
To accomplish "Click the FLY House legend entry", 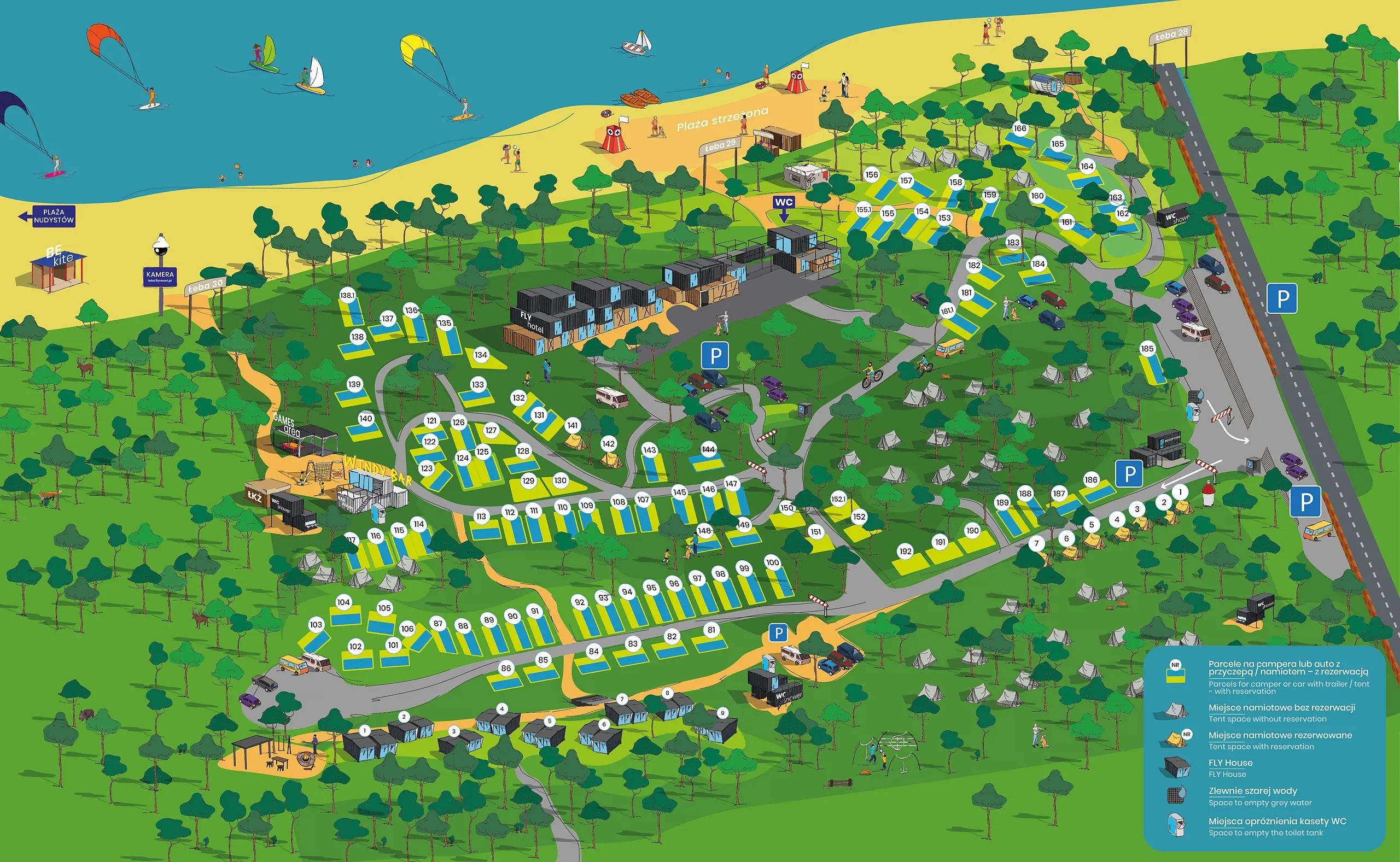I will tap(1230, 763).
